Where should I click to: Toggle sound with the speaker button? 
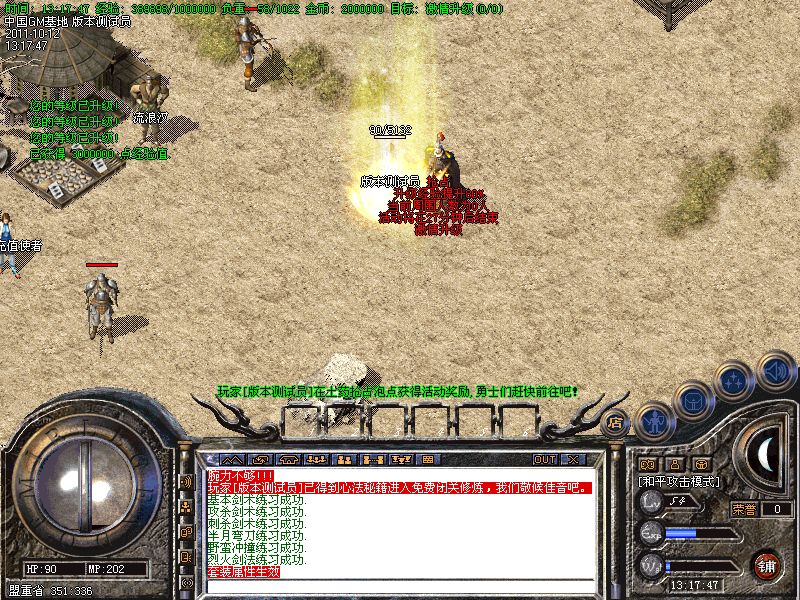[775, 371]
